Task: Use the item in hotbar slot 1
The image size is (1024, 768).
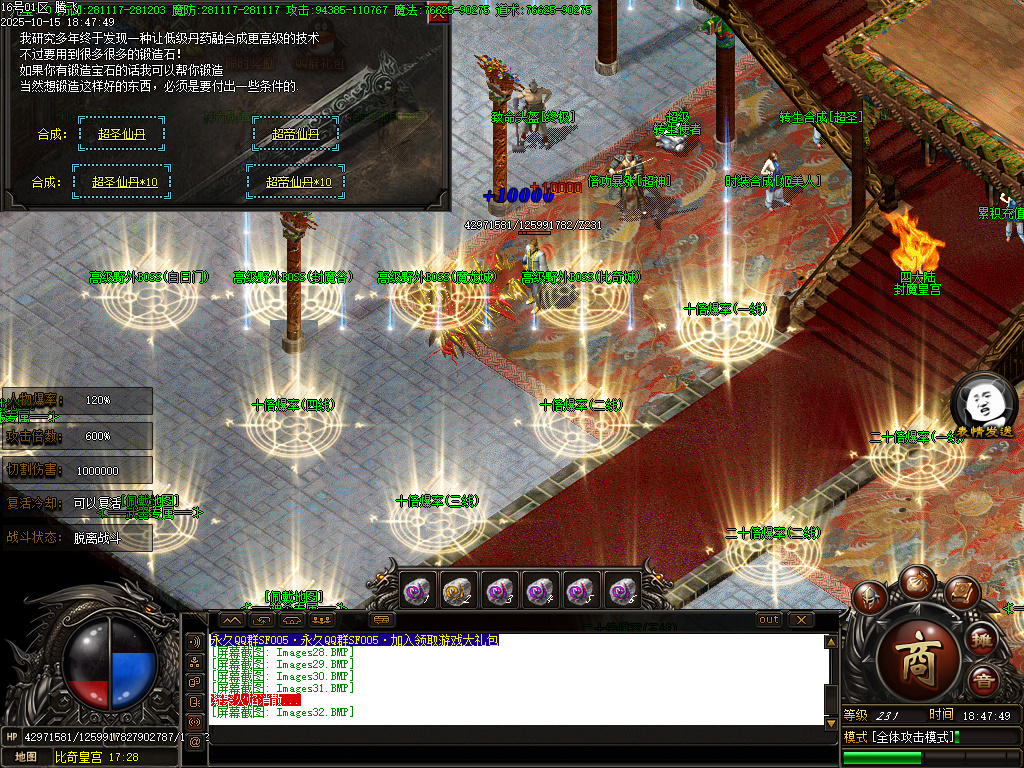Action: 416,591
